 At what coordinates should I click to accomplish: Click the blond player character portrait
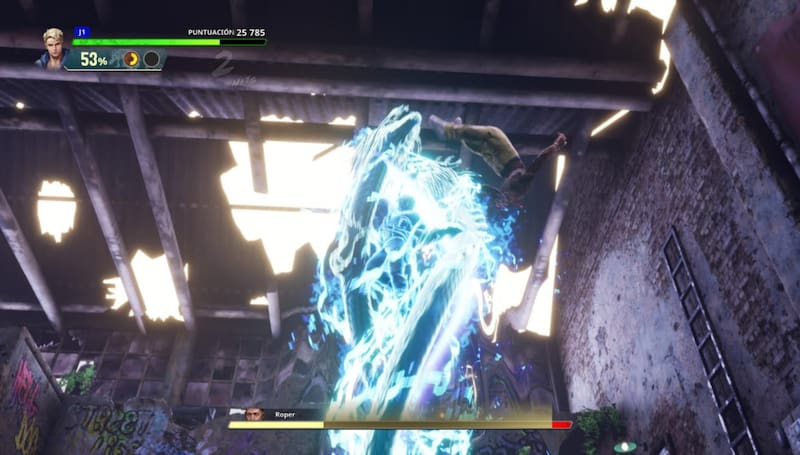click(52, 47)
